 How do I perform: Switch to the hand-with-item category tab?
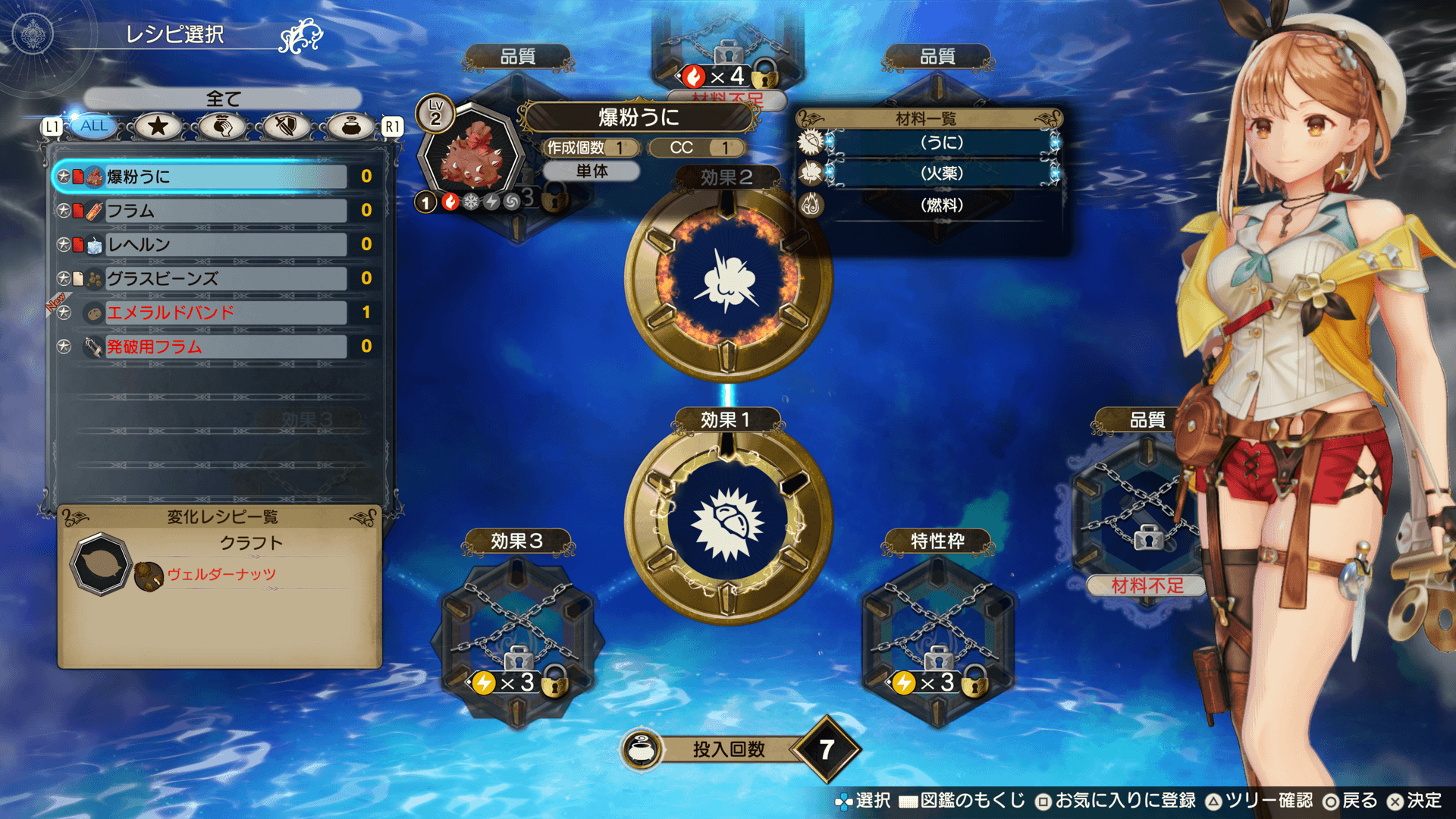[x=222, y=126]
